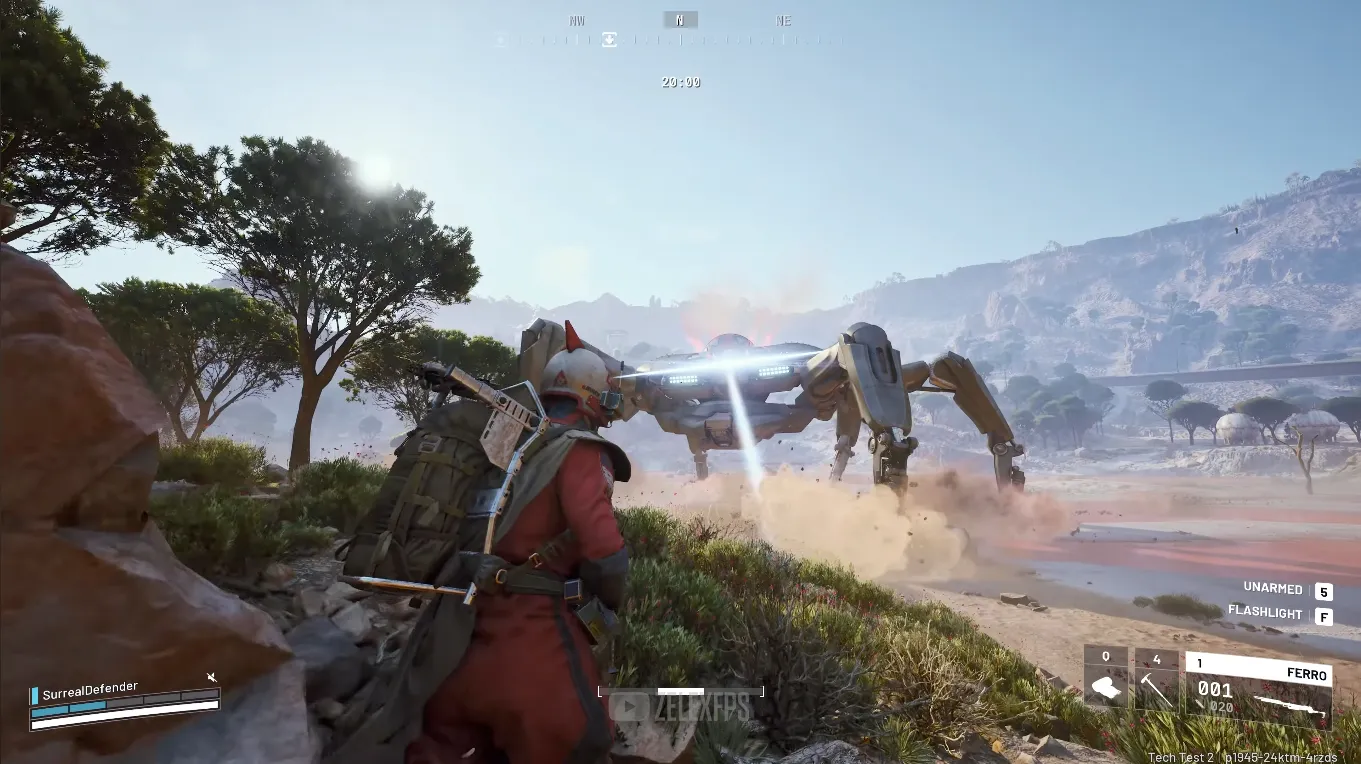Click the extraction marker on the compass
The height and width of the screenshot is (764, 1361).
click(x=609, y=40)
